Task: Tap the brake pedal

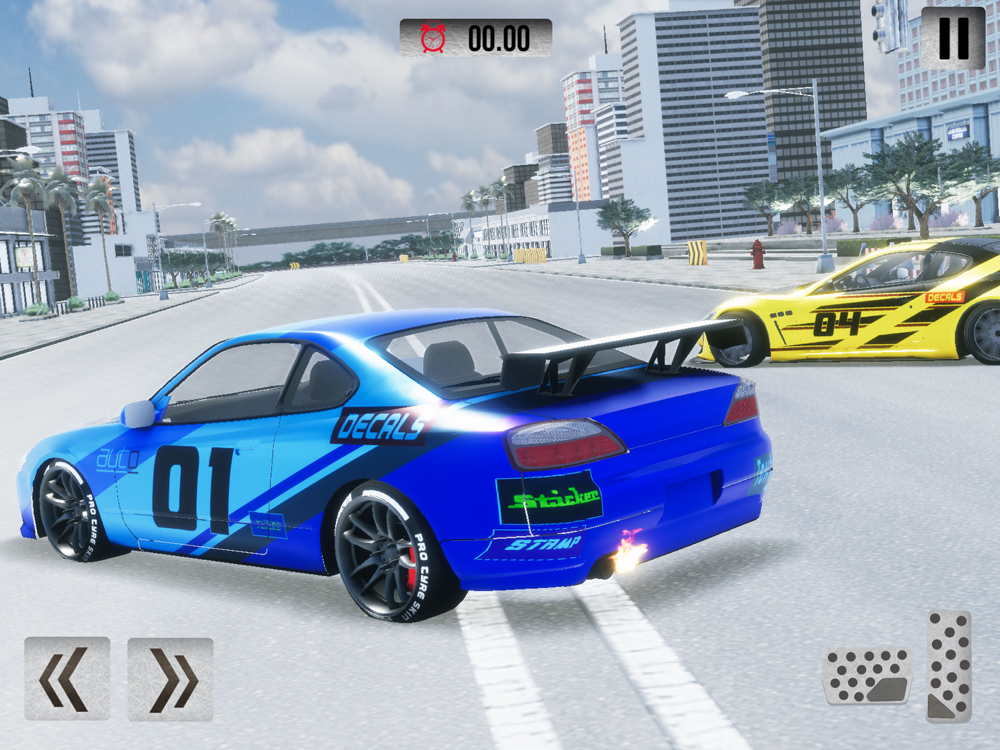Action: click(x=867, y=676)
